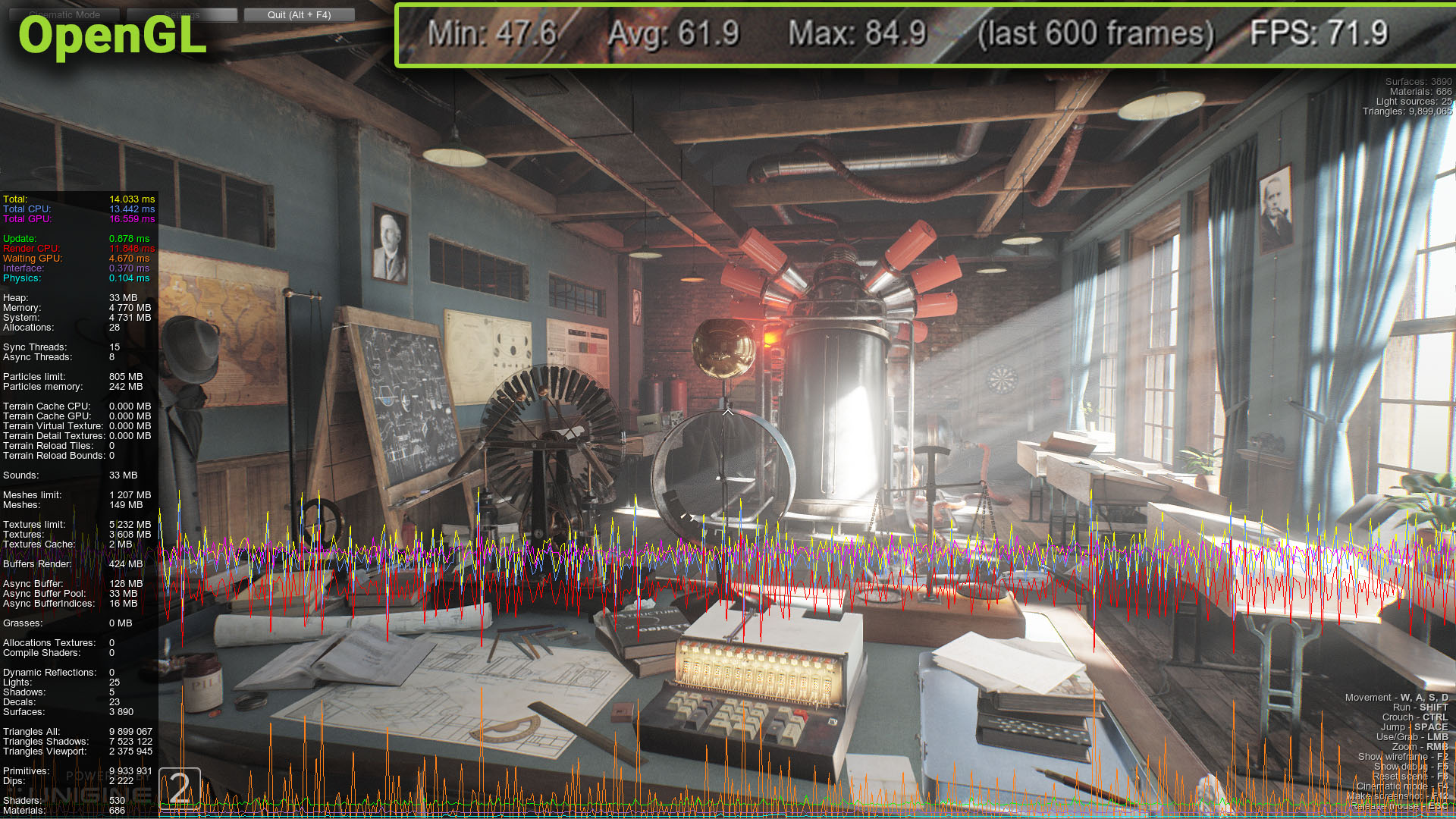This screenshot has height=819, width=1456.
Task: Expand the Render CPU profiler entry
Action: click(x=76, y=248)
